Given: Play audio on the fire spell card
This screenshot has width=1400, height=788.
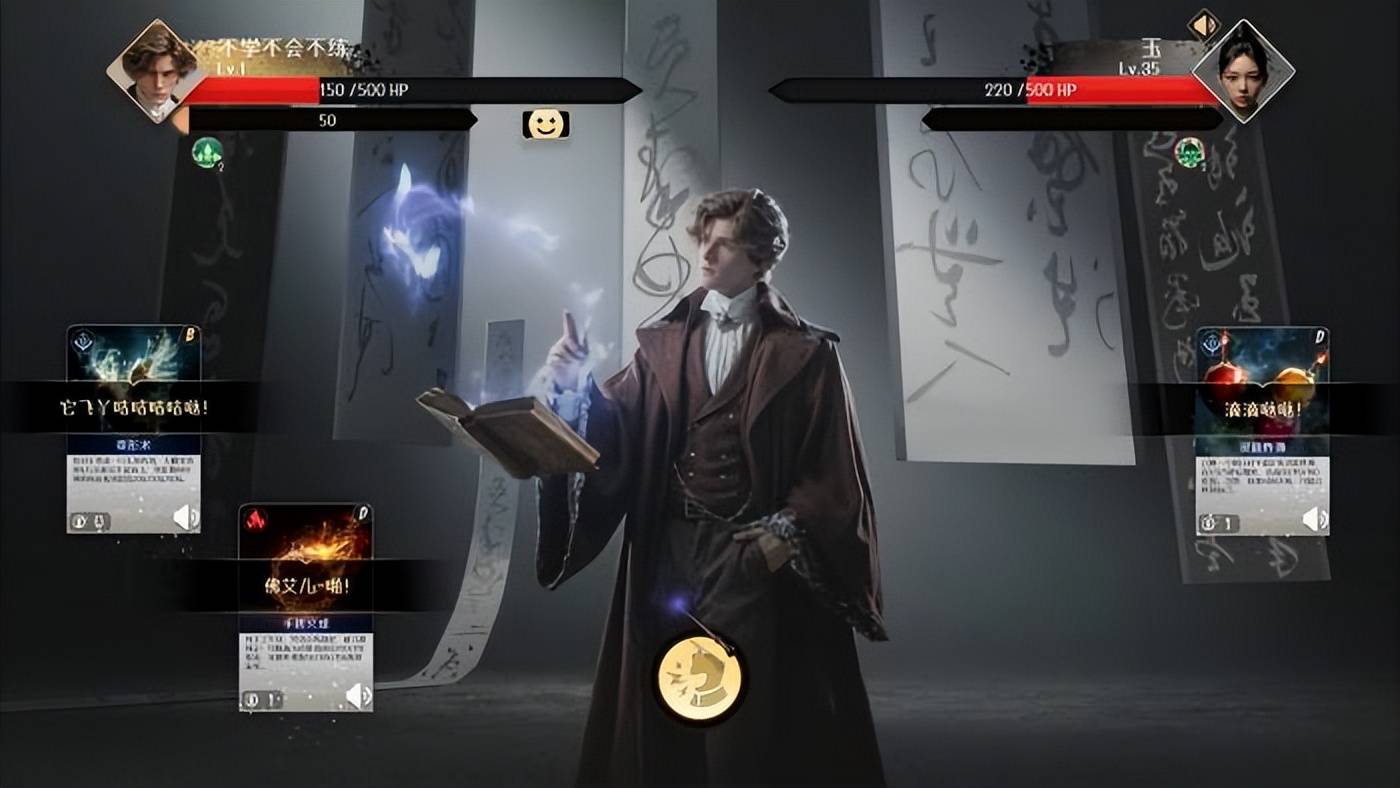Looking at the screenshot, I should [358, 695].
